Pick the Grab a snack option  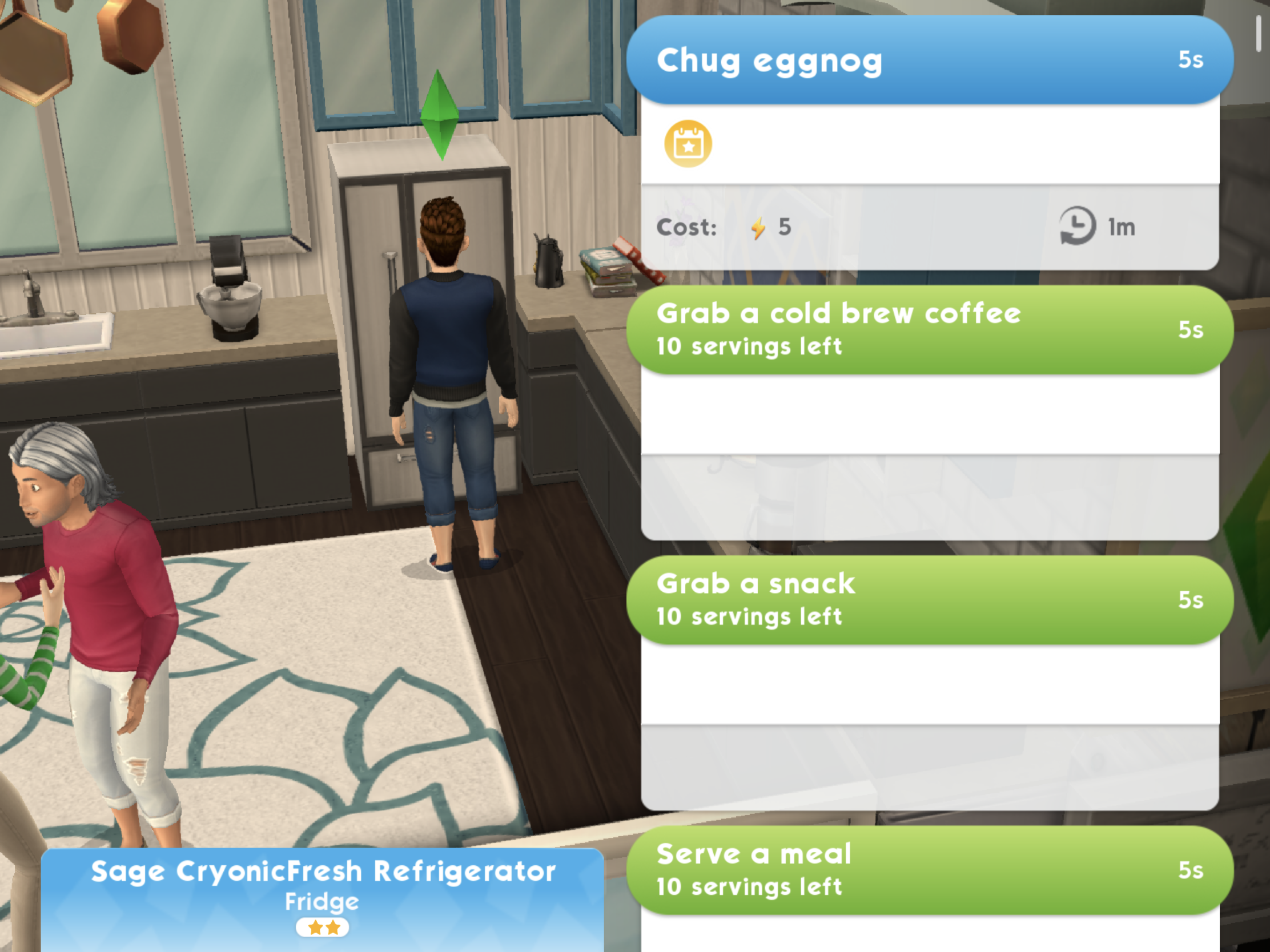pyautogui.click(x=929, y=600)
